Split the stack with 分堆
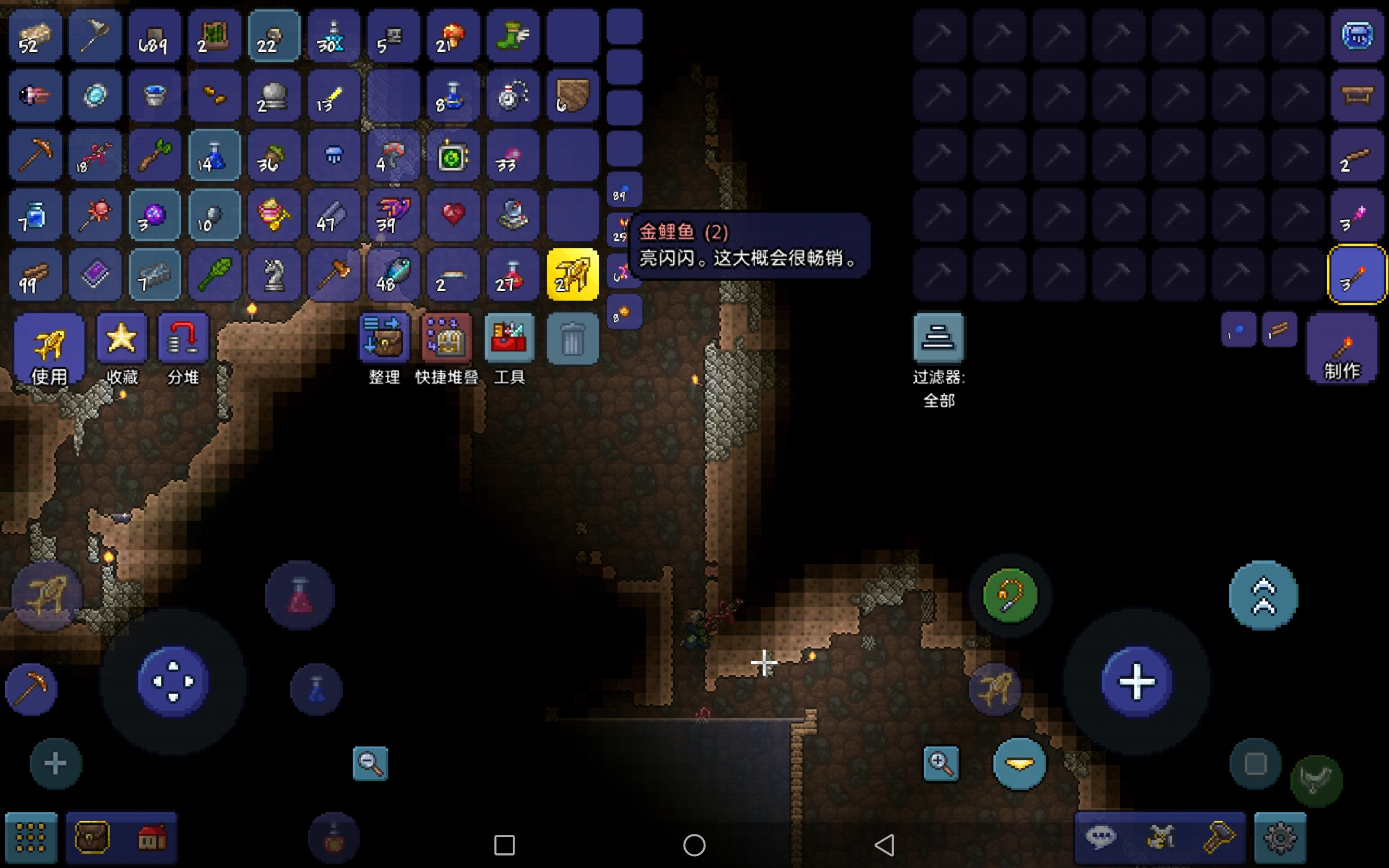The width and height of the screenshot is (1389, 868). click(183, 347)
